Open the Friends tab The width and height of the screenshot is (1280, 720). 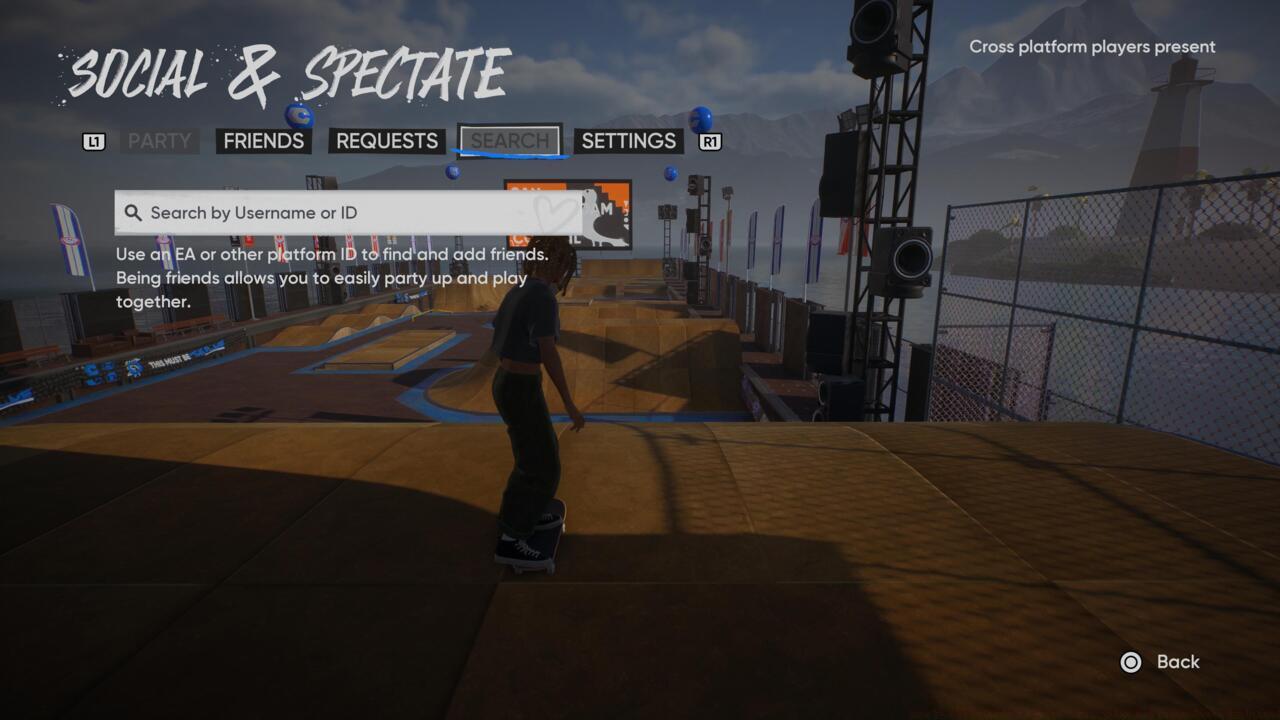[263, 141]
